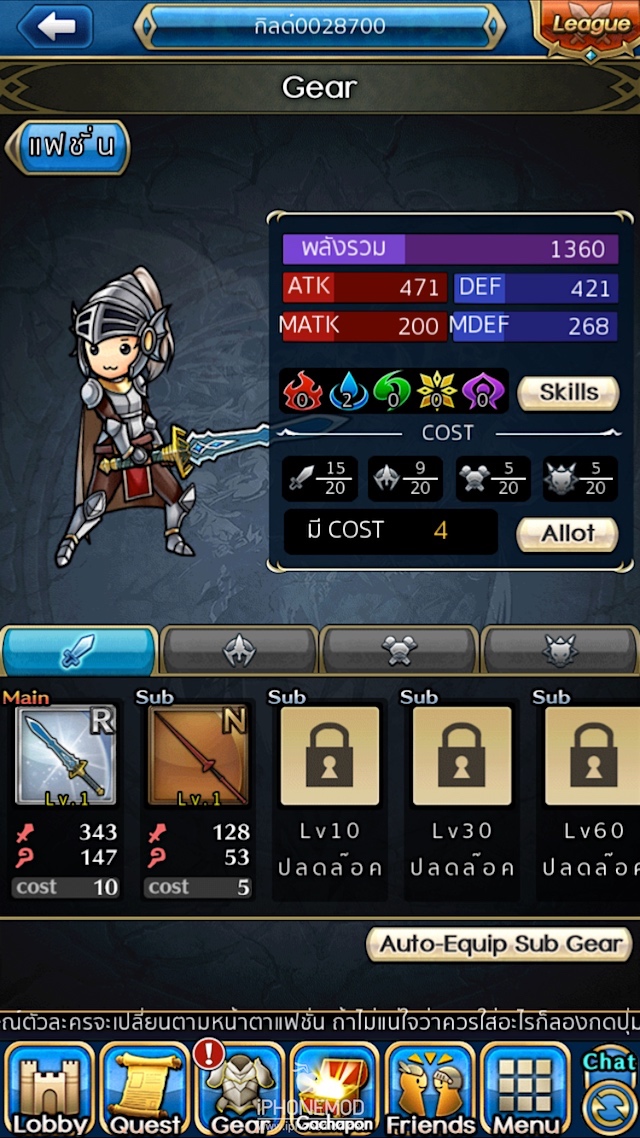Tap the Allot cost button
The image size is (640, 1138).
[x=567, y=534]
